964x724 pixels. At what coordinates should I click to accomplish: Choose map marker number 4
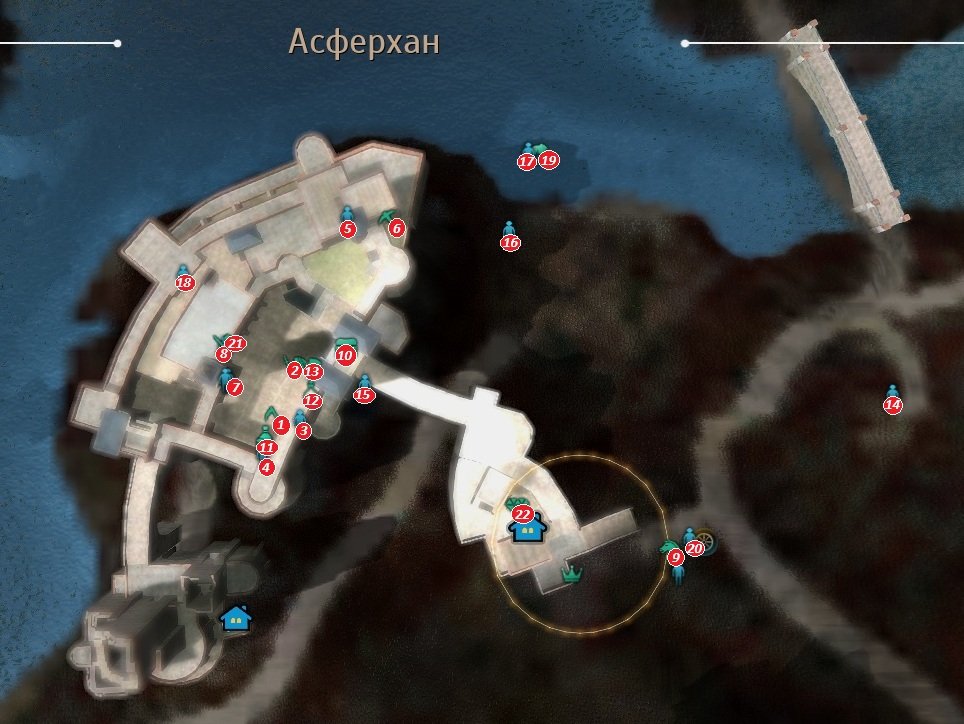pyautogui.click(x=266, y=466)
